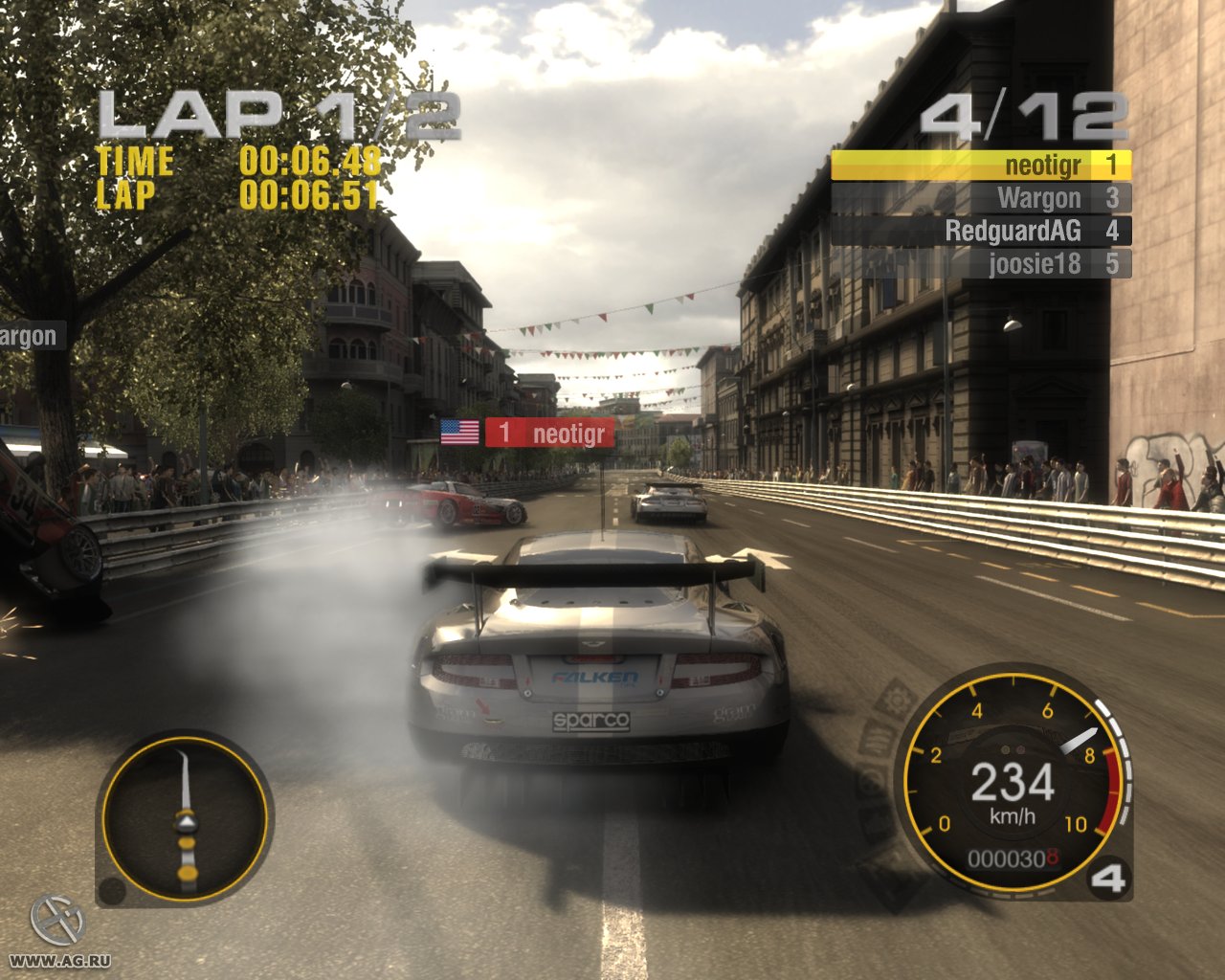Click the 4/12 race position indicator

1023,115
